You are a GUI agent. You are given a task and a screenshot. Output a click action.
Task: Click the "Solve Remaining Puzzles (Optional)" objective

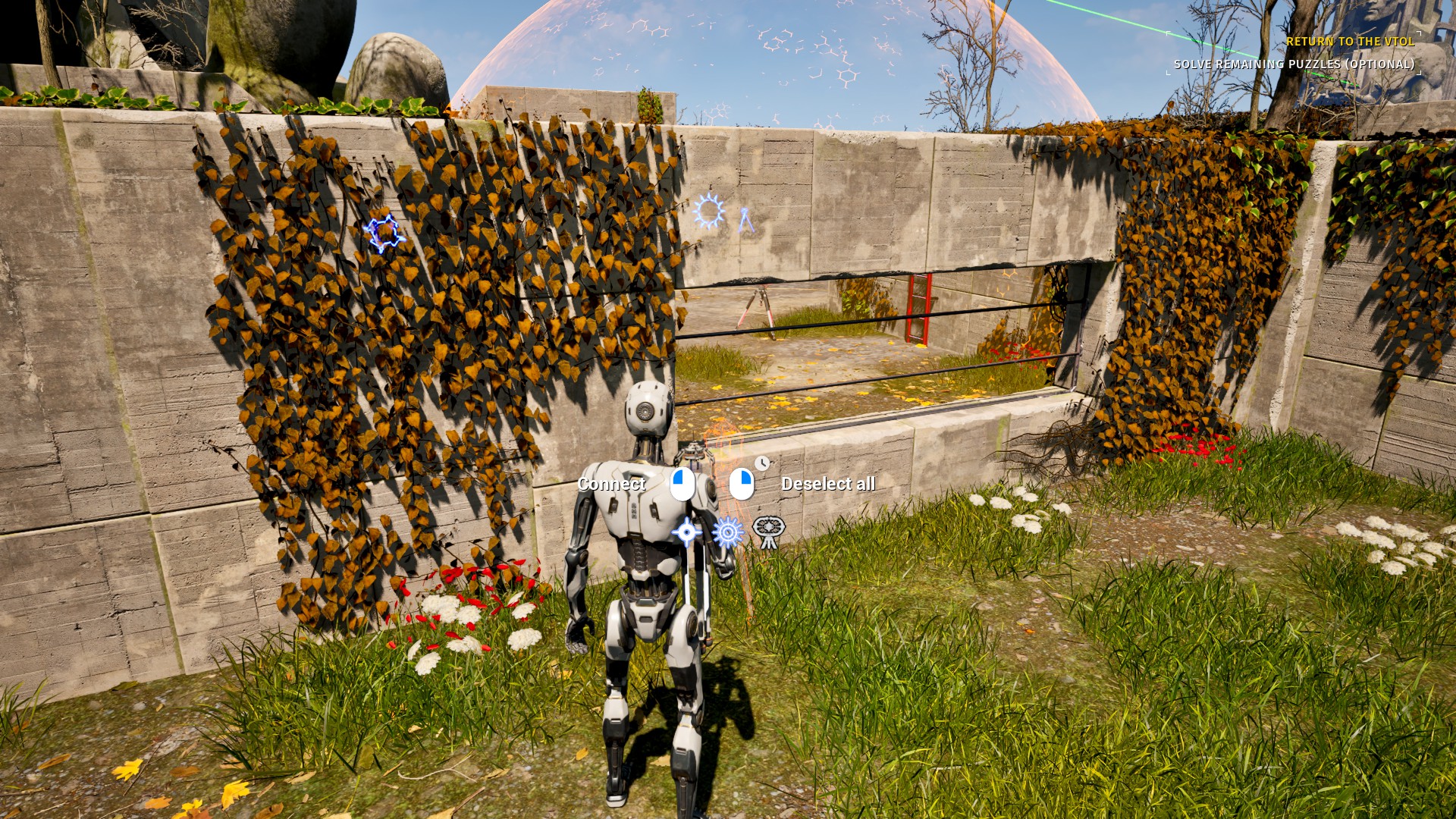[1294, 64]
